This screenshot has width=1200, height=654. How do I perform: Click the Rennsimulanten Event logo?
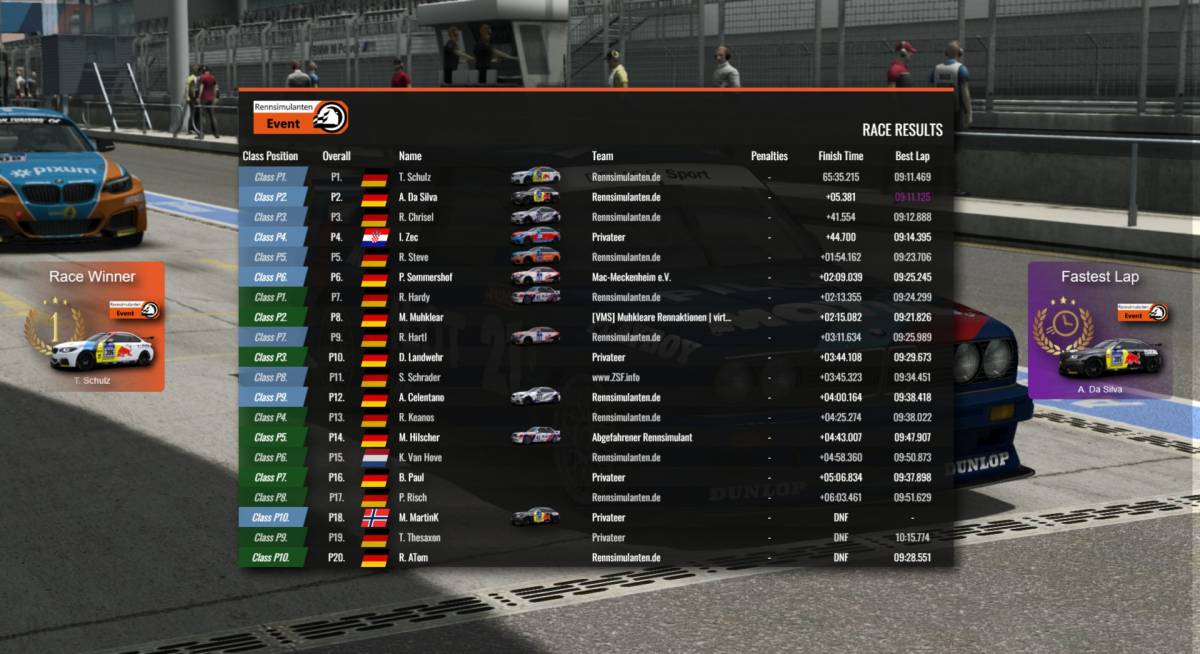click(300, 117)
